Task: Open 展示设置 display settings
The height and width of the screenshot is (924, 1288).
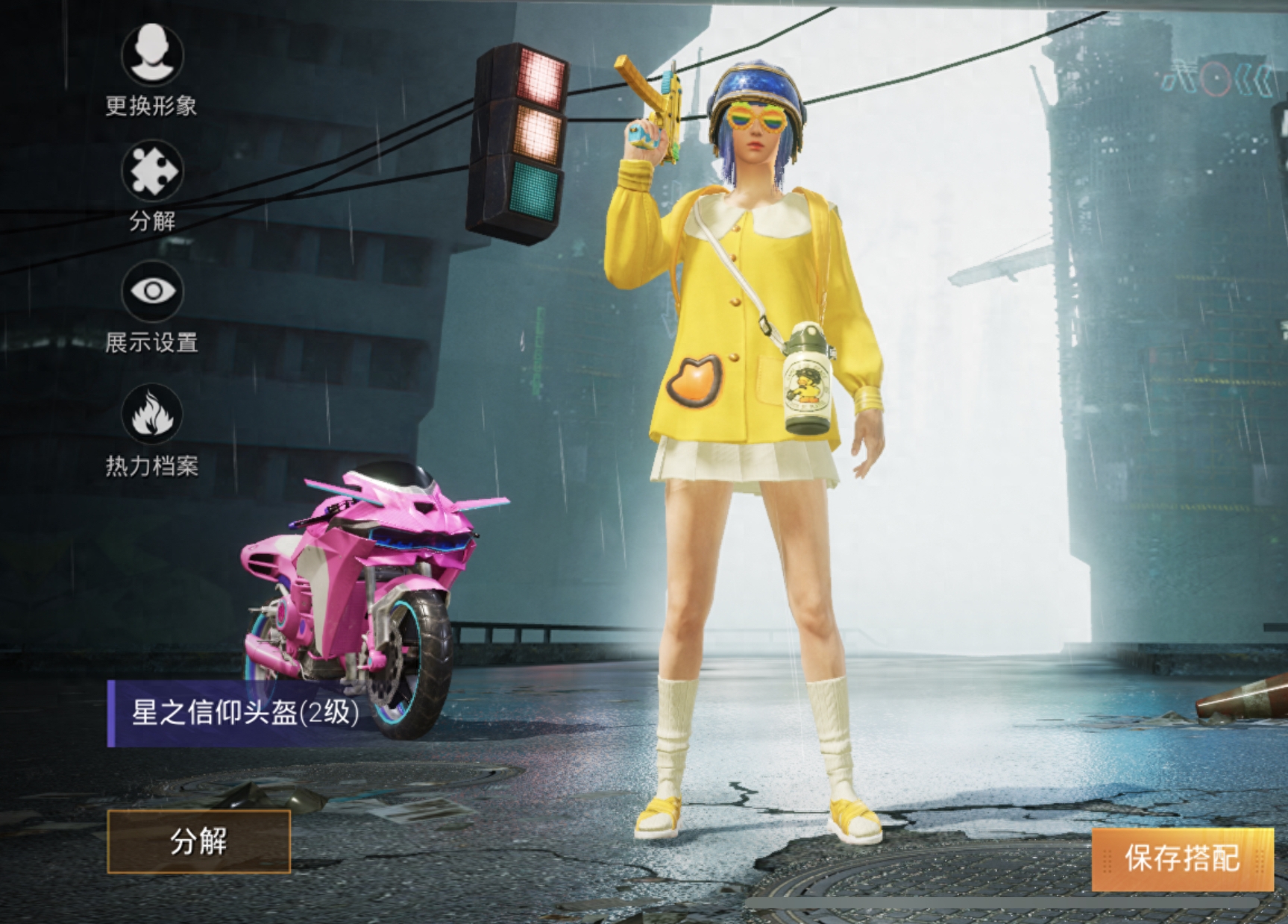Action: pos(152,292)
